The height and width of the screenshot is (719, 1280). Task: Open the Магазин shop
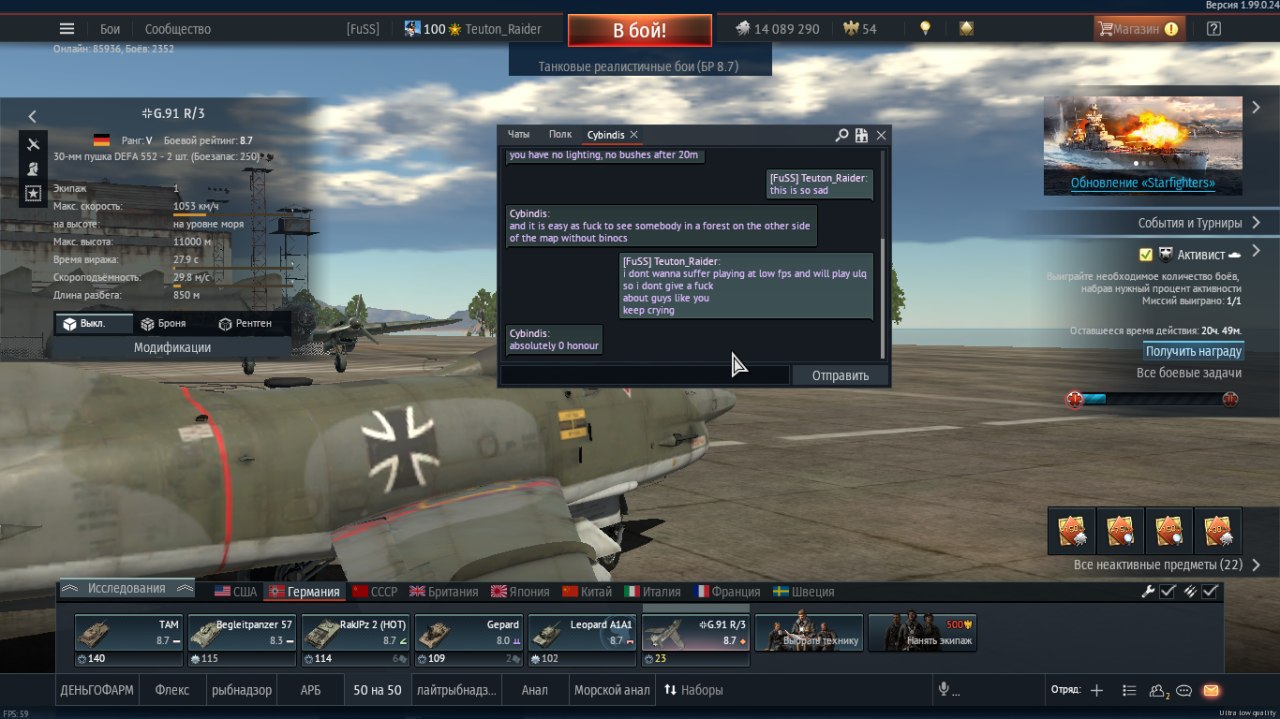(x=1136, y=29)
